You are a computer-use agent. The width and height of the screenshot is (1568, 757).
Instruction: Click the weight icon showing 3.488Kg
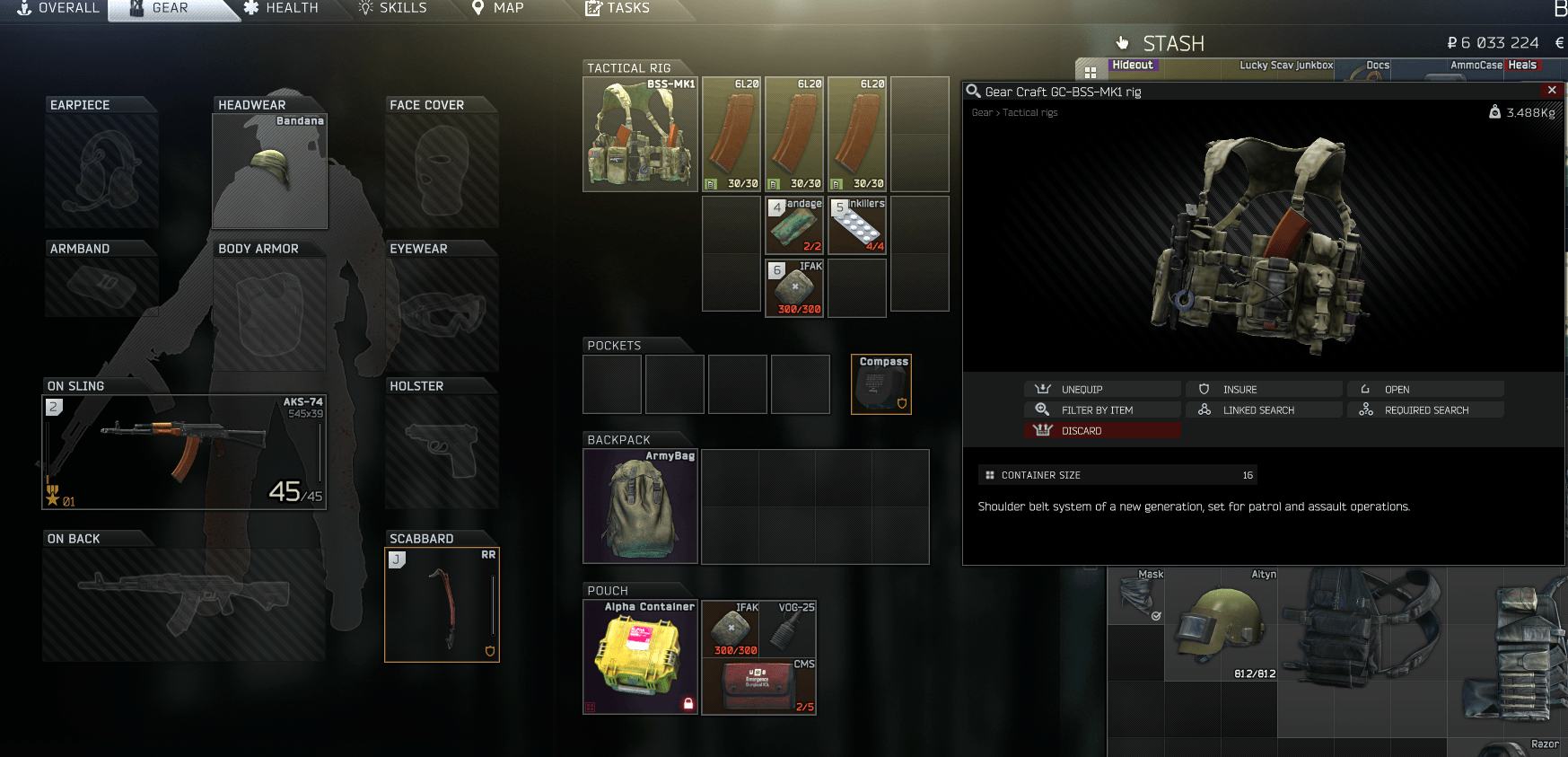(1494, 112)
